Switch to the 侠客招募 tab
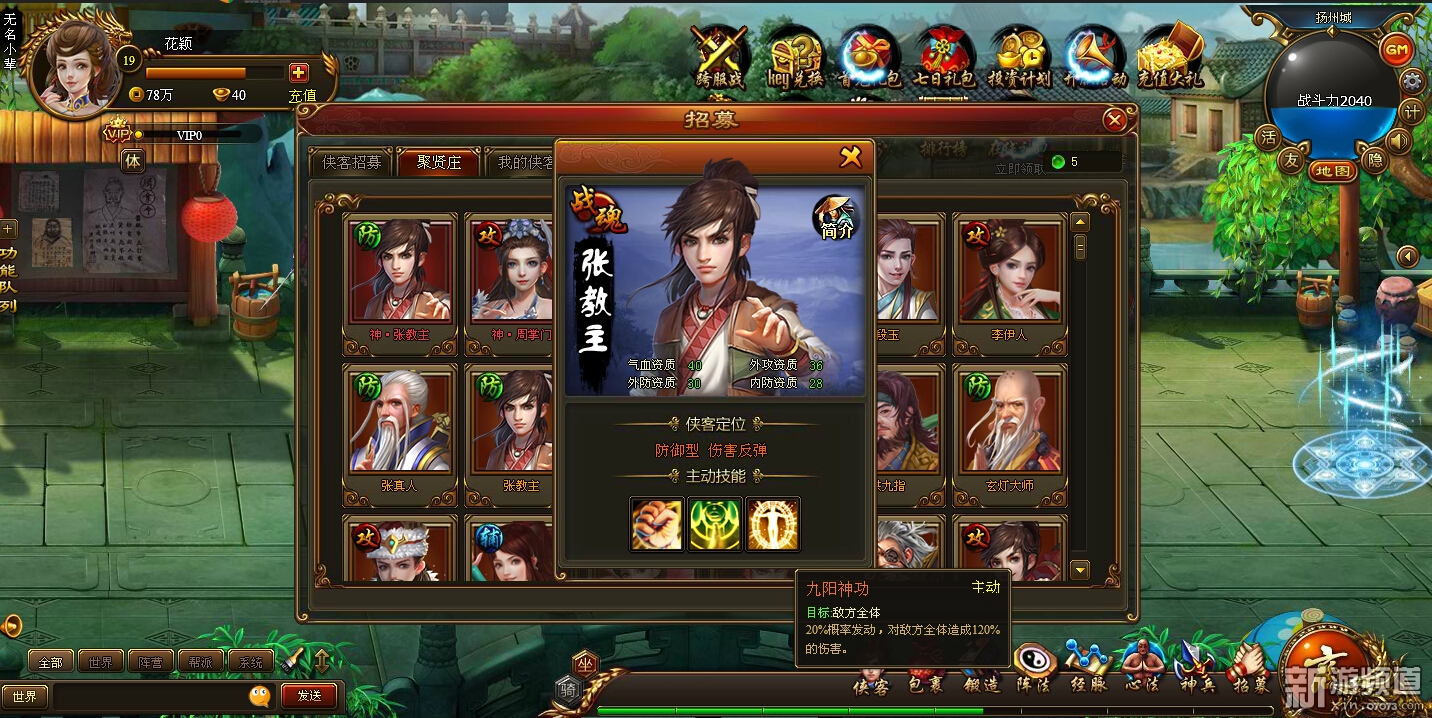This screenshot has height=718, width=1432. [351, 162]
